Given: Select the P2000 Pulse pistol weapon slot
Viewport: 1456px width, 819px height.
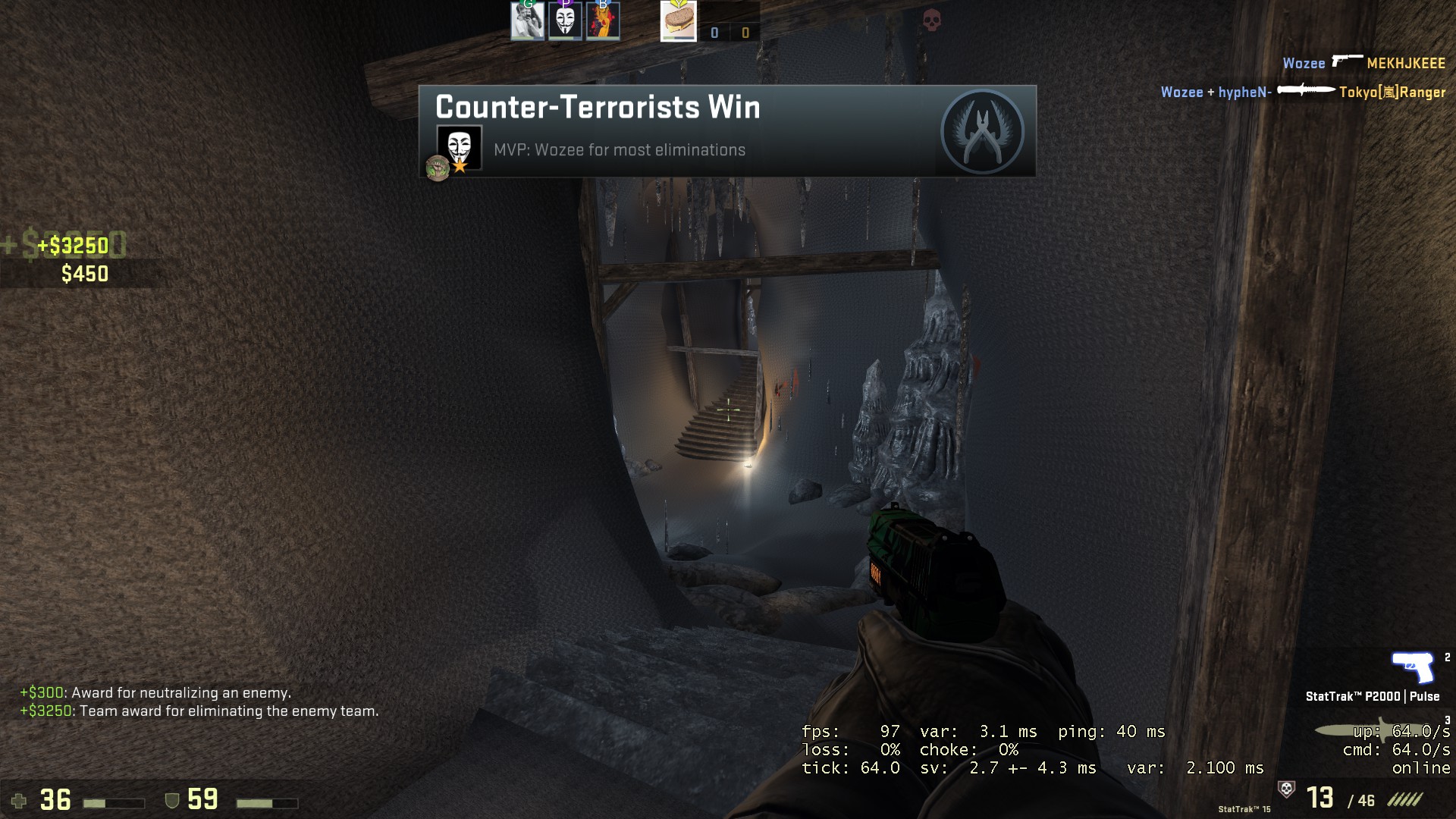Looking at the screenshot, I should click(1412, 669).
